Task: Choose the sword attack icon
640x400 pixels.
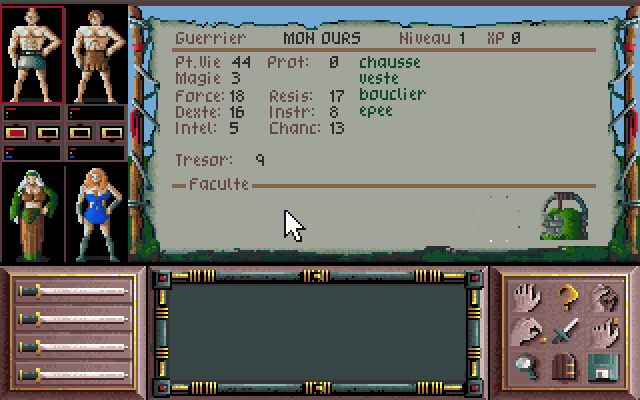Action: (567, 331)
